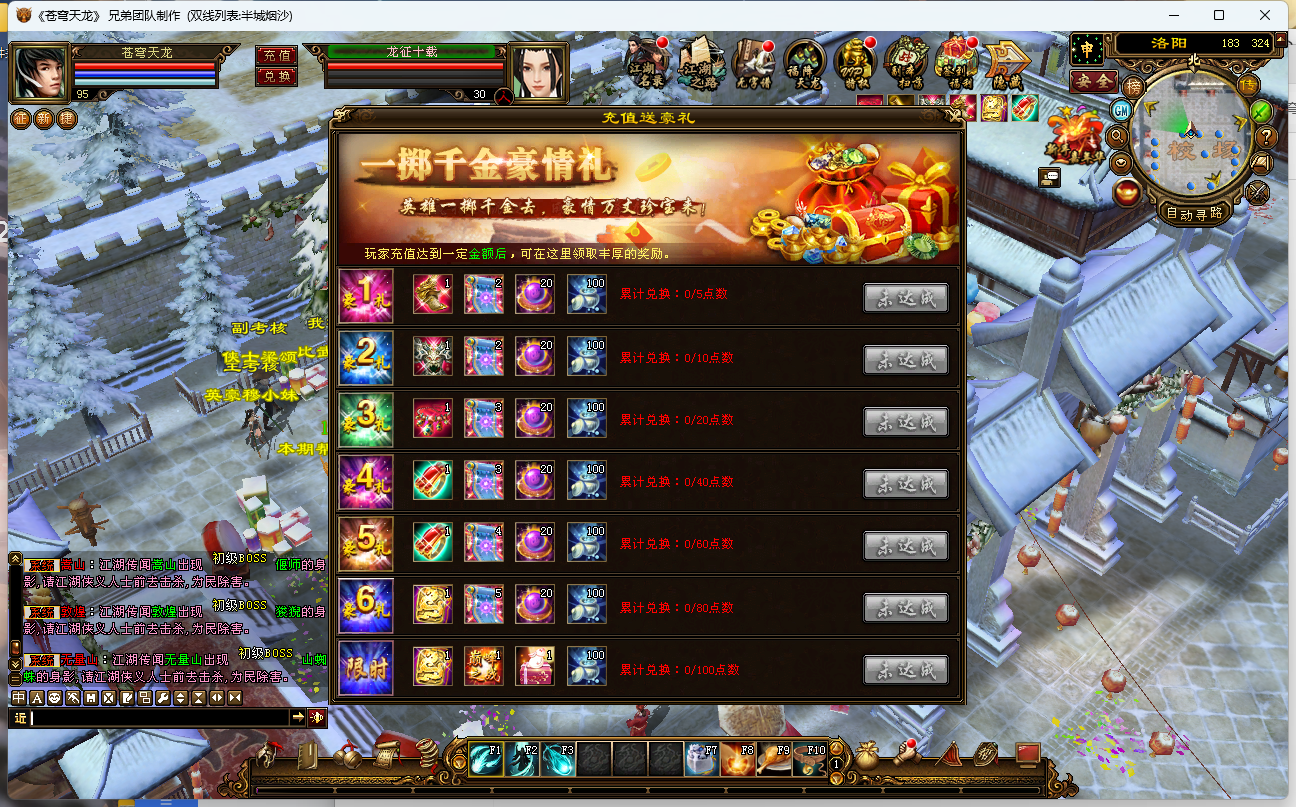This screenshot has width=1296, height=807.
Task: Open the VIP特权 icon
Action: 856,60
